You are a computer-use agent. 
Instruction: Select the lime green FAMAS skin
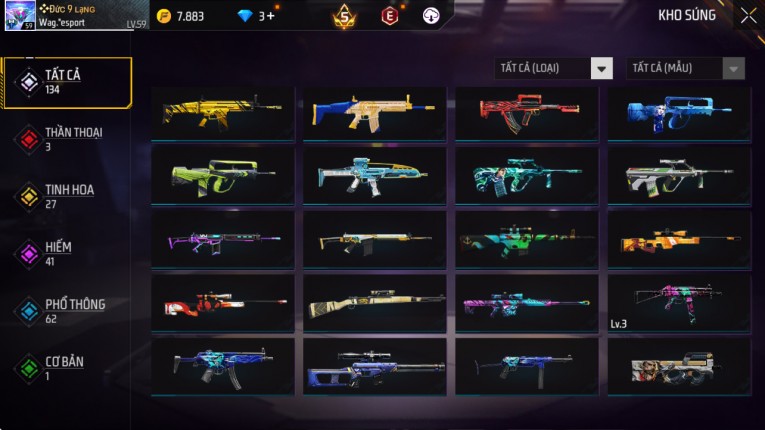pos(223,175)
